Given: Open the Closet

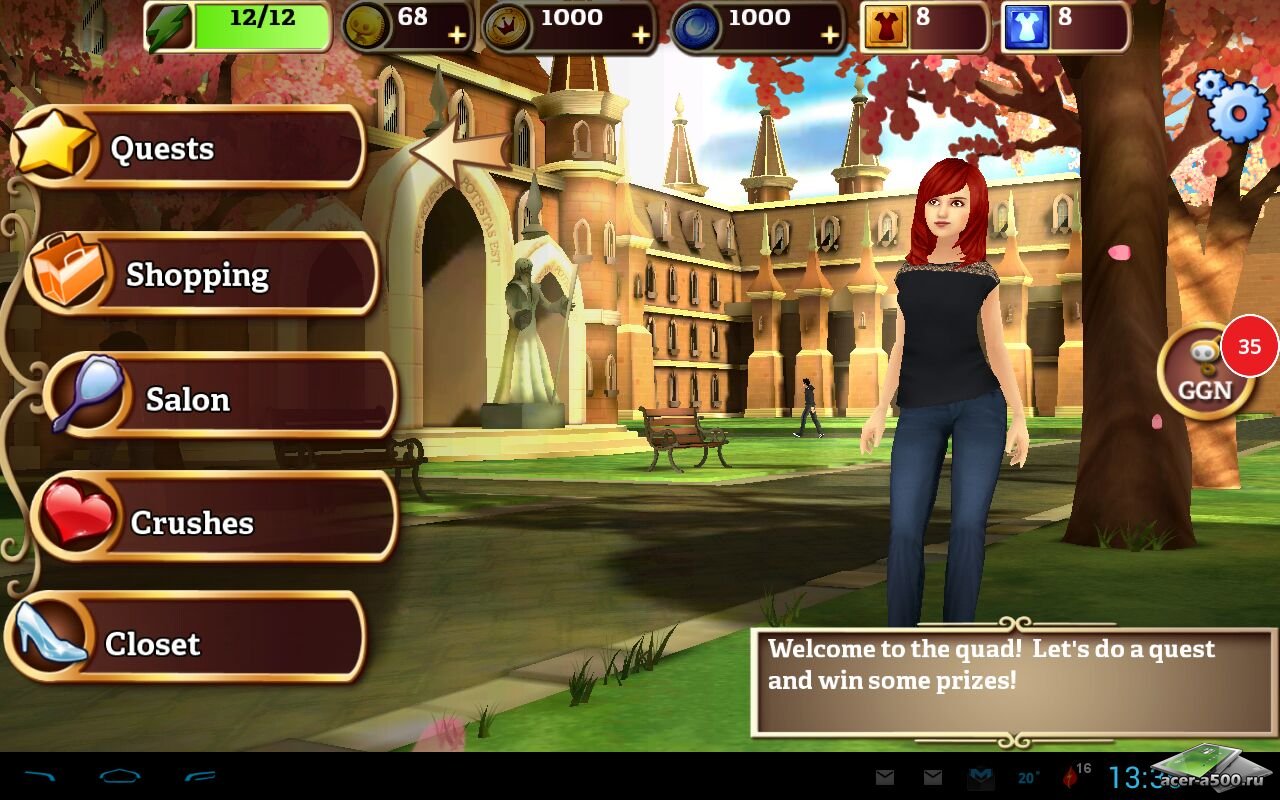Looking at the screenshot, I should (x=185, y=643).
